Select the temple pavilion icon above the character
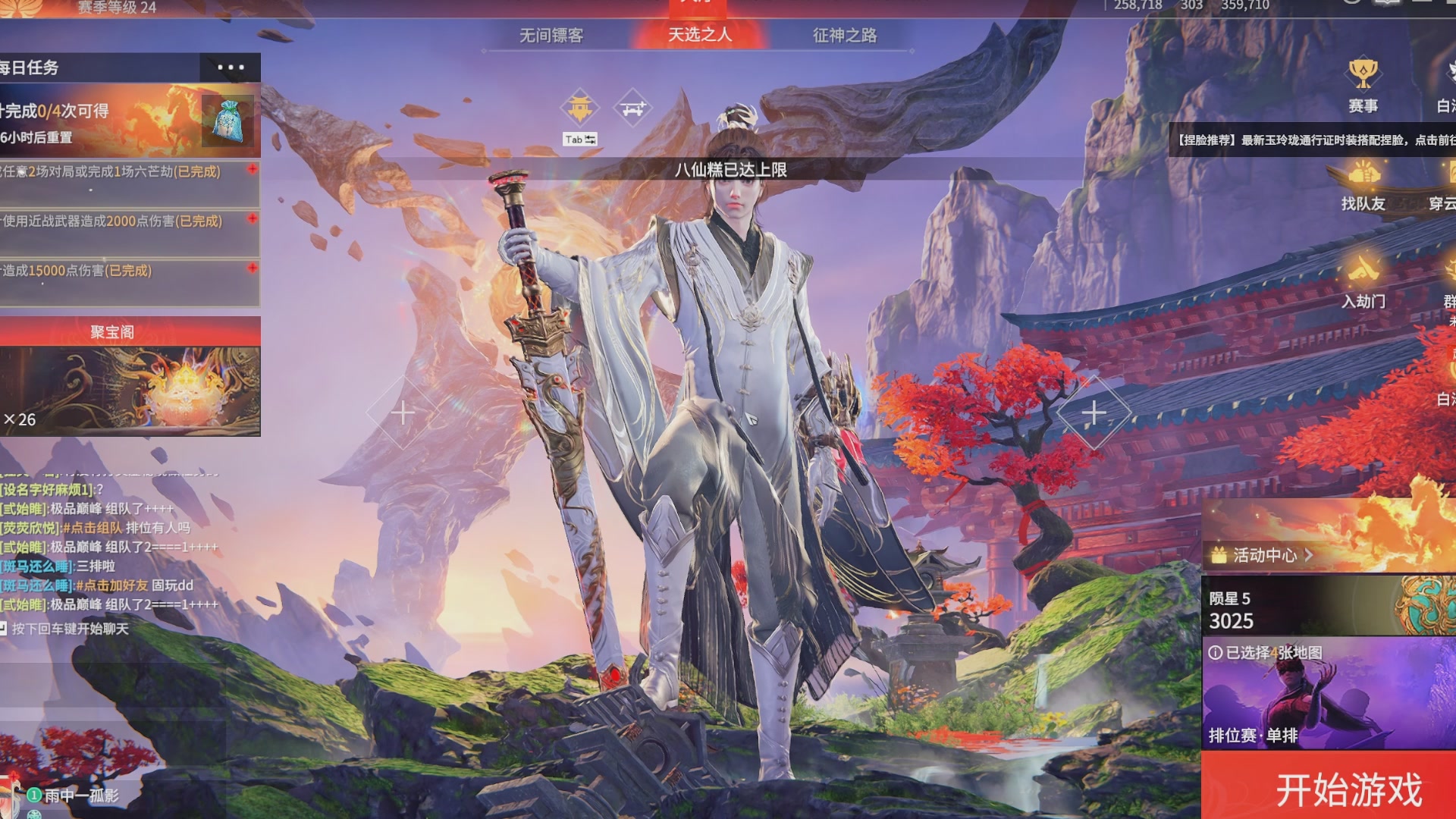 579,107
